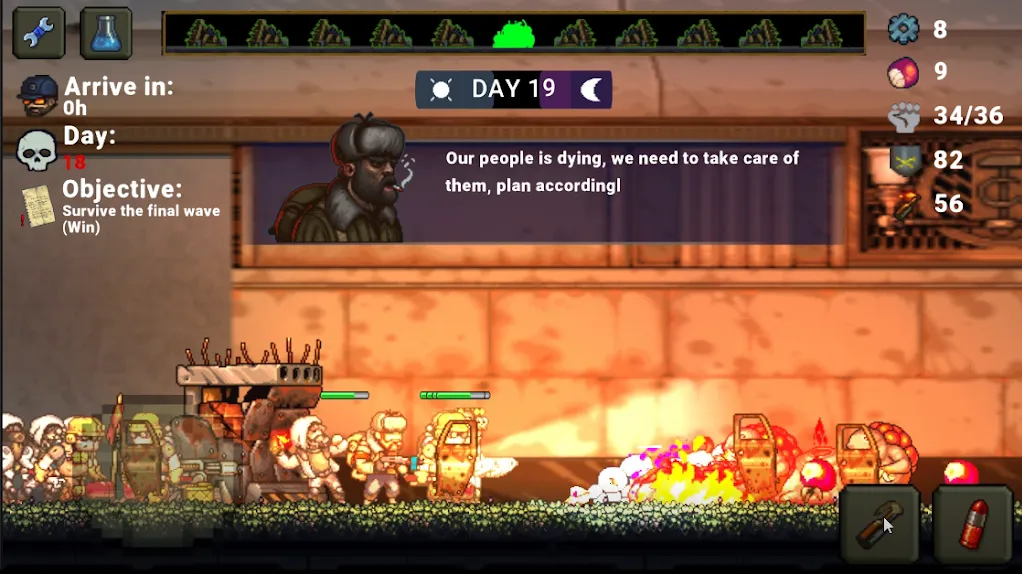The image size is (1022, 574).
Task: Click the hammer build button
Action: (x=880, y=524)
